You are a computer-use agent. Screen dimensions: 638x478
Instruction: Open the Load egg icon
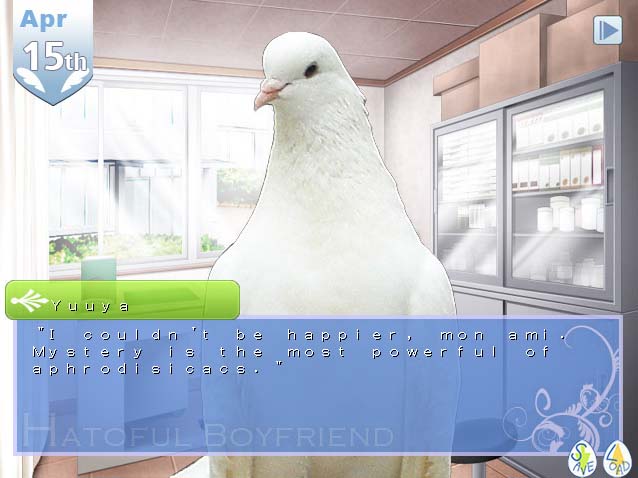(x=616, y=459)
